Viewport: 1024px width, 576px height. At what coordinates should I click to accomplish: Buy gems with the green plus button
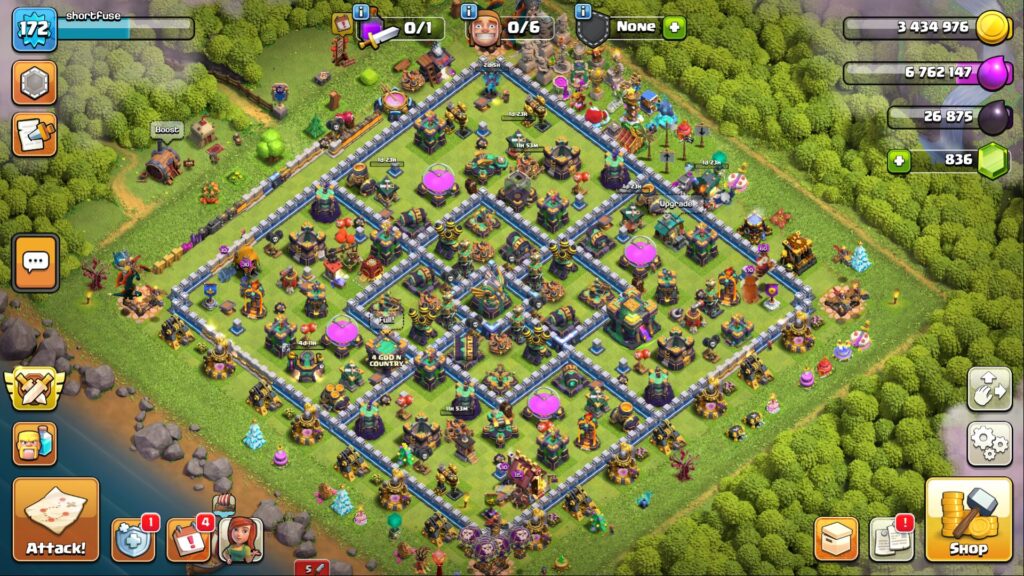tap(899, 160)
